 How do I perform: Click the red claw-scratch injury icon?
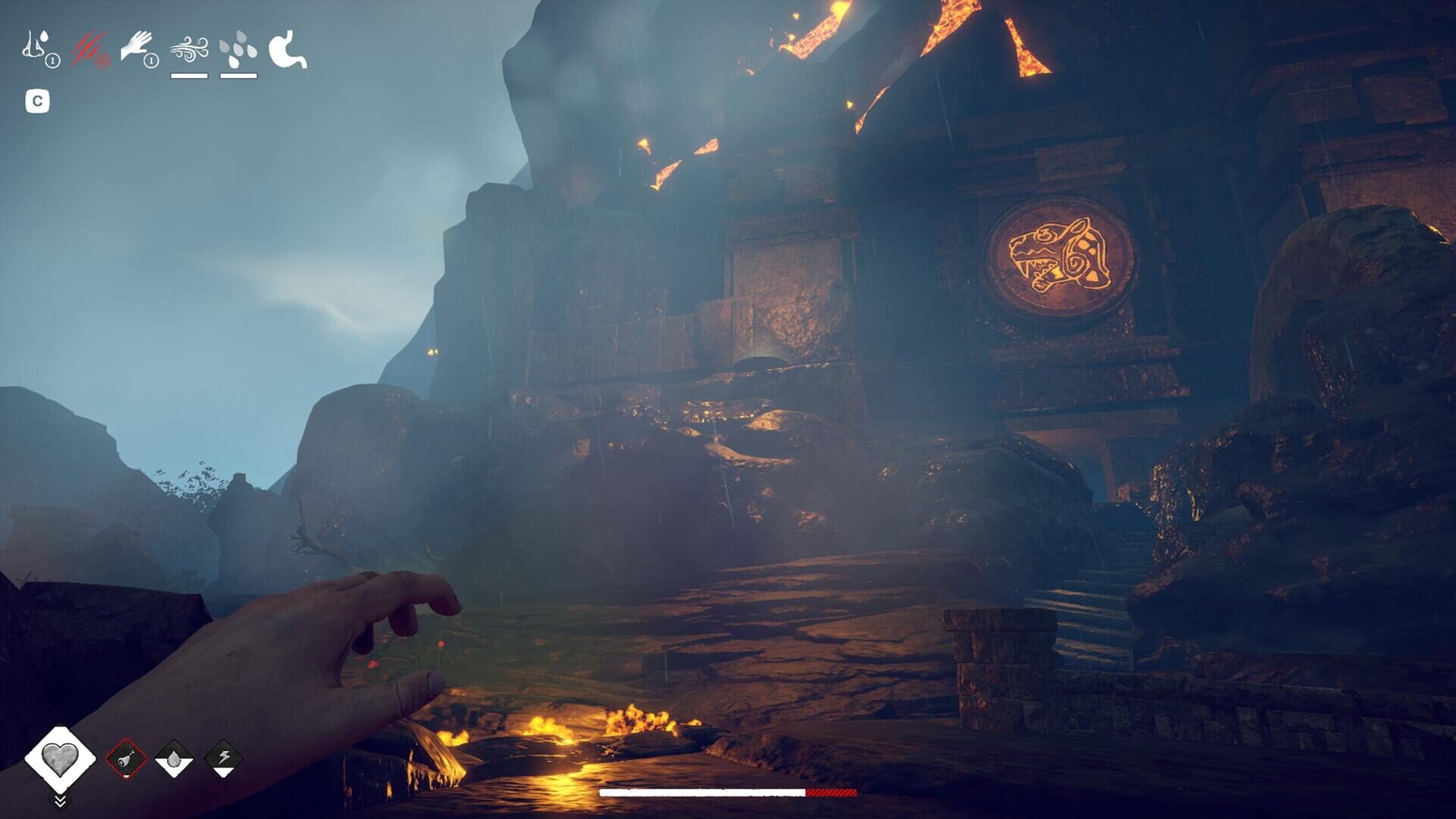[x=89, y=46]
